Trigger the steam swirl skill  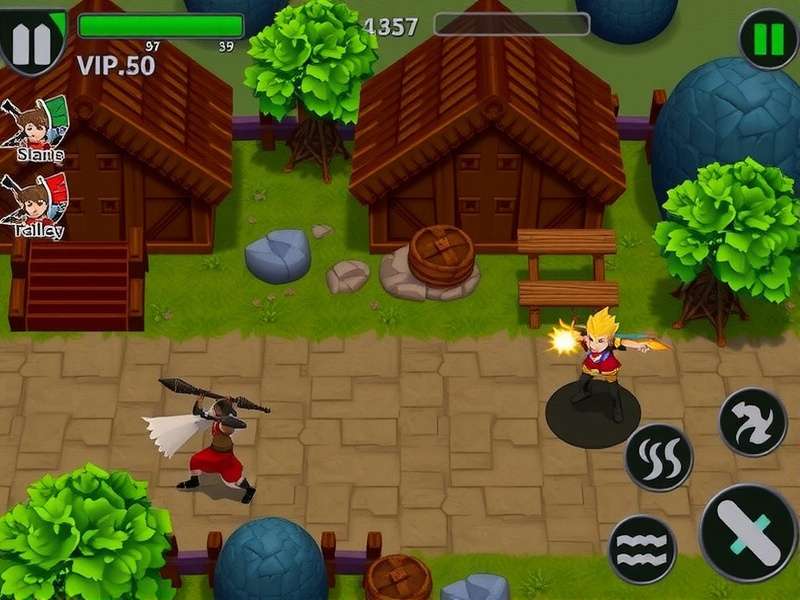click(x=659, y=458)
